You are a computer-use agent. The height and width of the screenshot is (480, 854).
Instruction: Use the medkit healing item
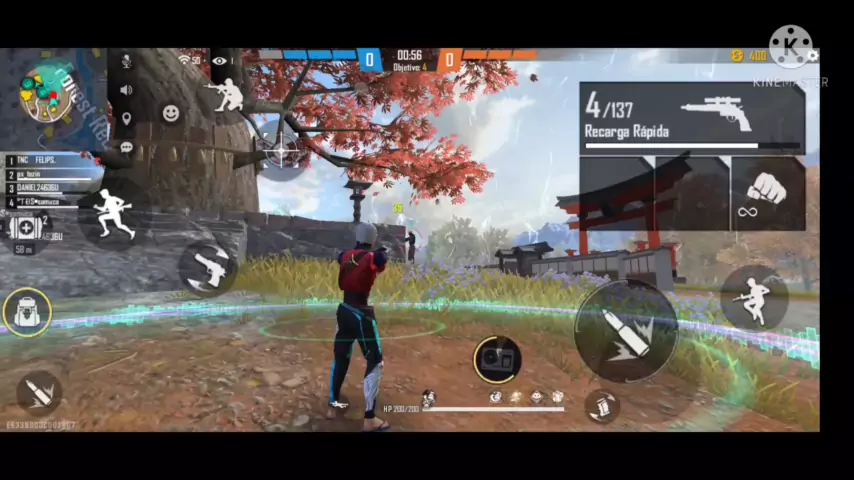click(26, 227)
